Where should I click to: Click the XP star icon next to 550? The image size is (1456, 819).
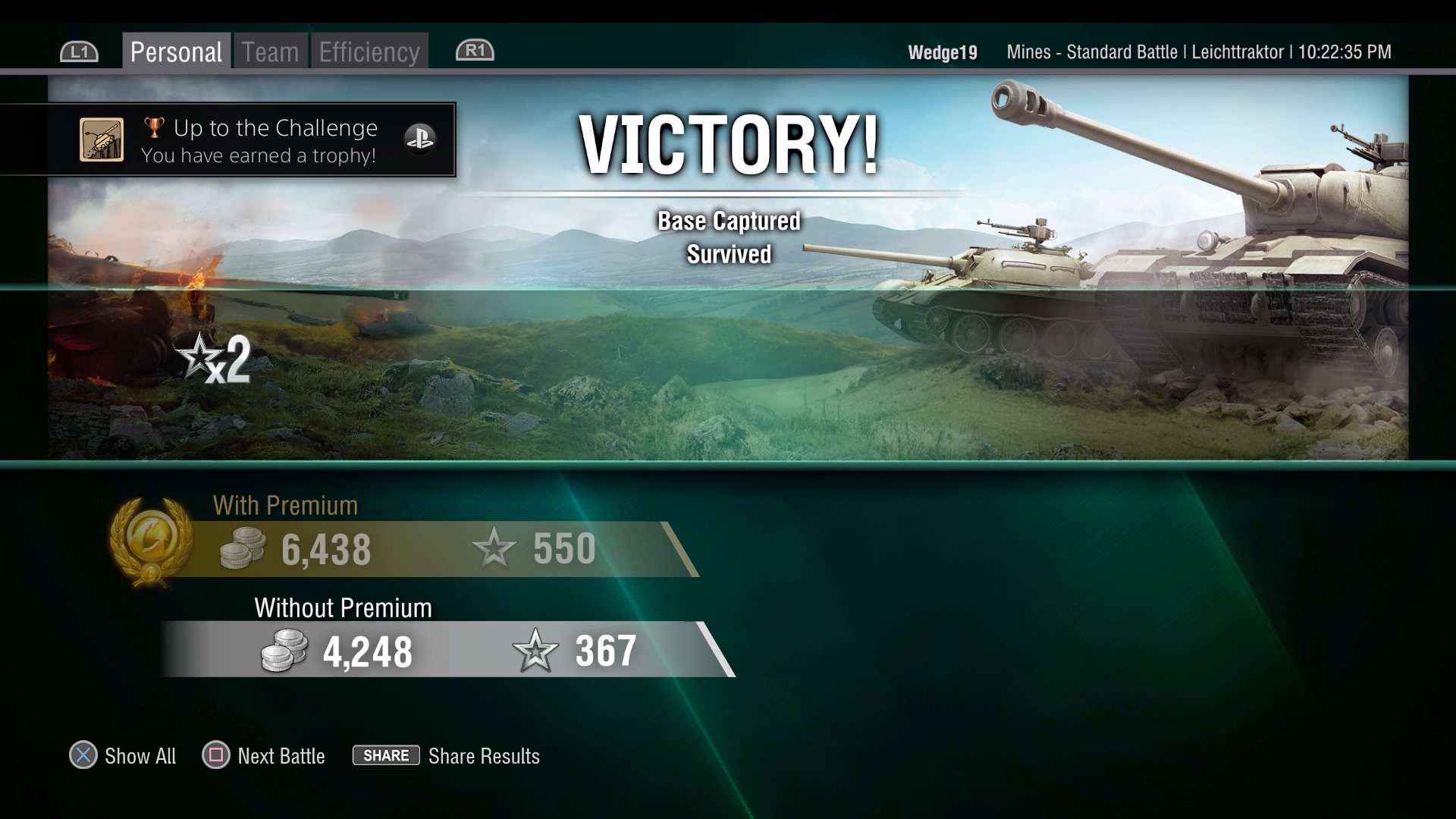click(x=494, y=548)
